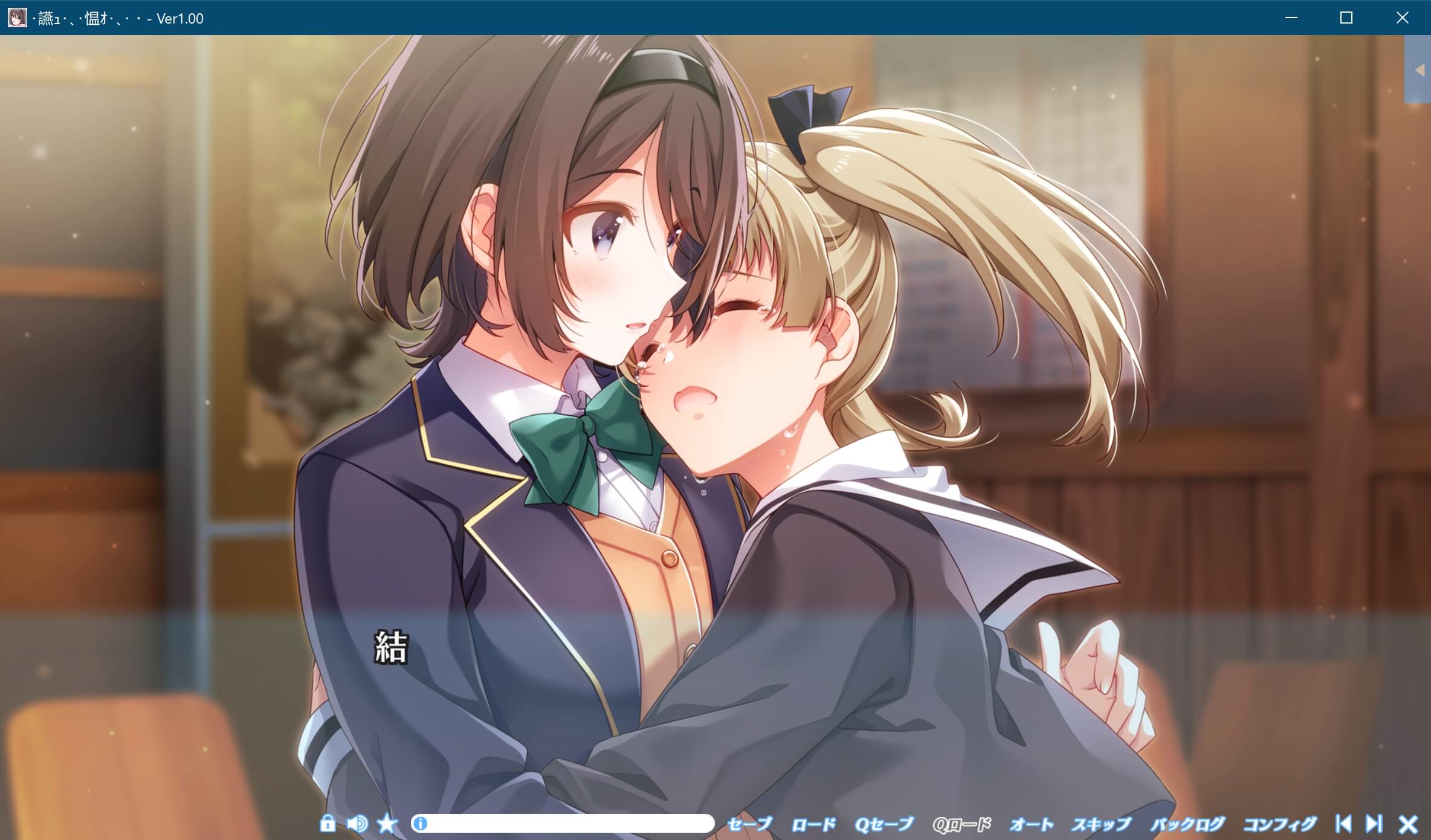This screenshot has height=840, width=1431.
Task: Enable オート auto-read mode
Action: click(x=1031, y=823)
